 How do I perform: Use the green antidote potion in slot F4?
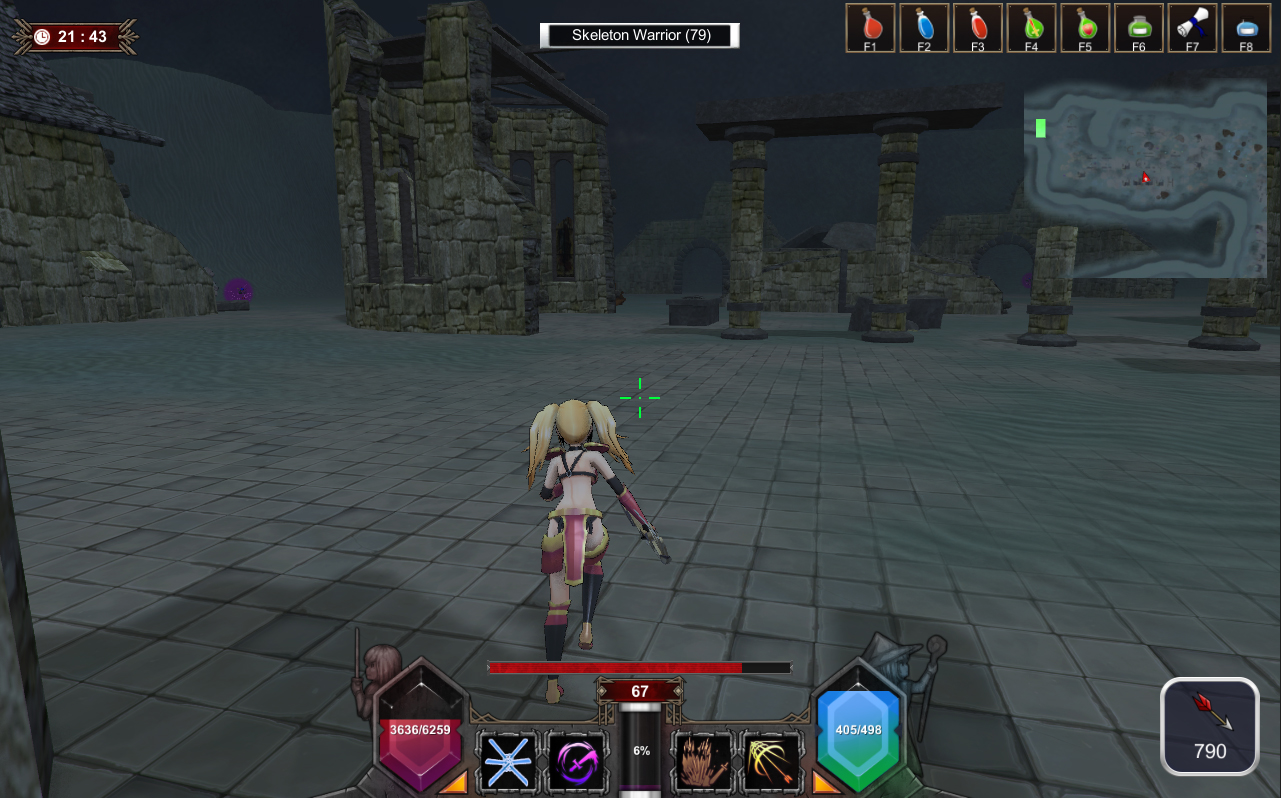(1031, 28)
